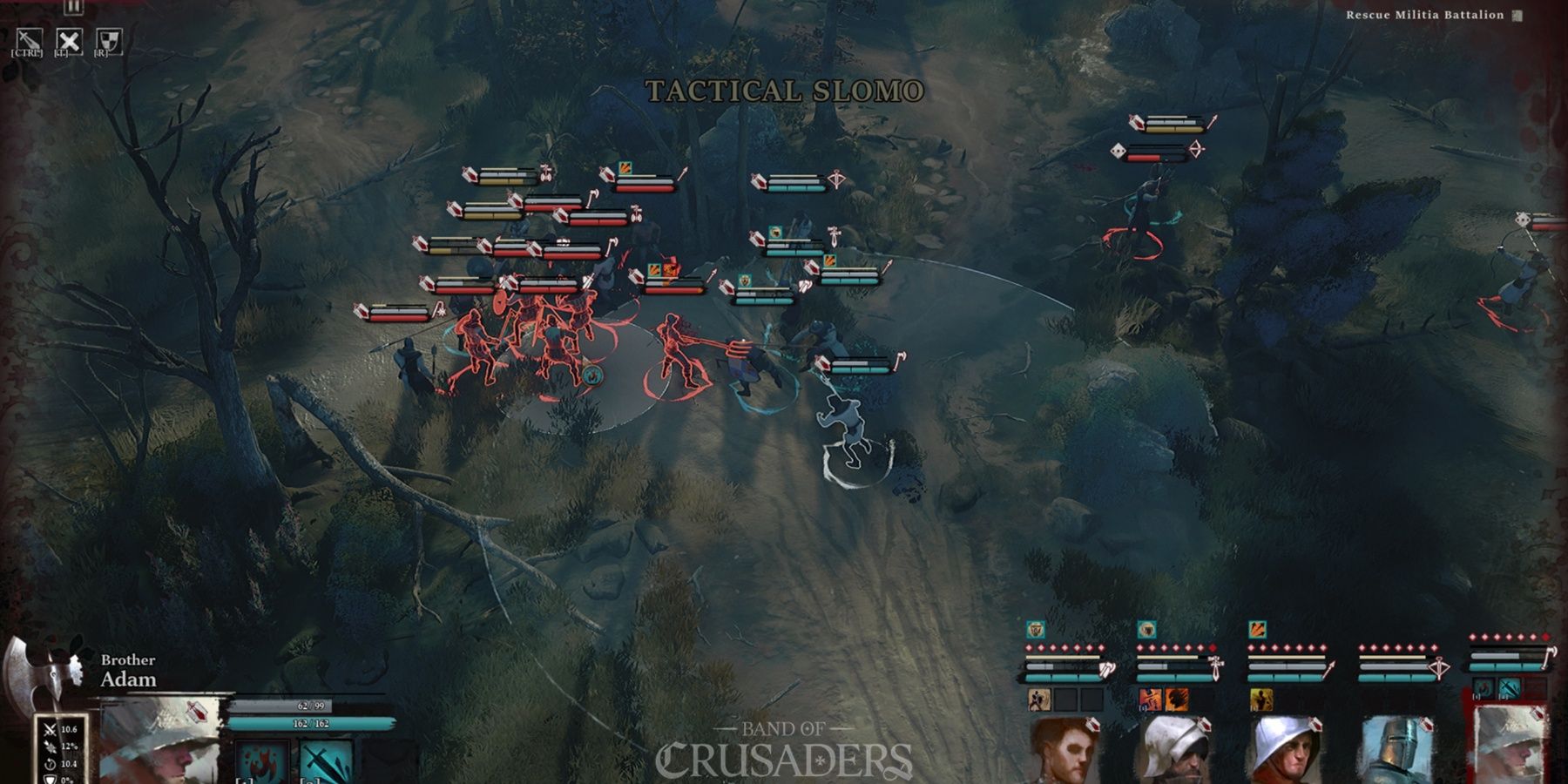The width and height of the screenshot is (1568, 784).
Task: Click the armor shield stat icon in Adam's stat panel
Action: (51, 781)
